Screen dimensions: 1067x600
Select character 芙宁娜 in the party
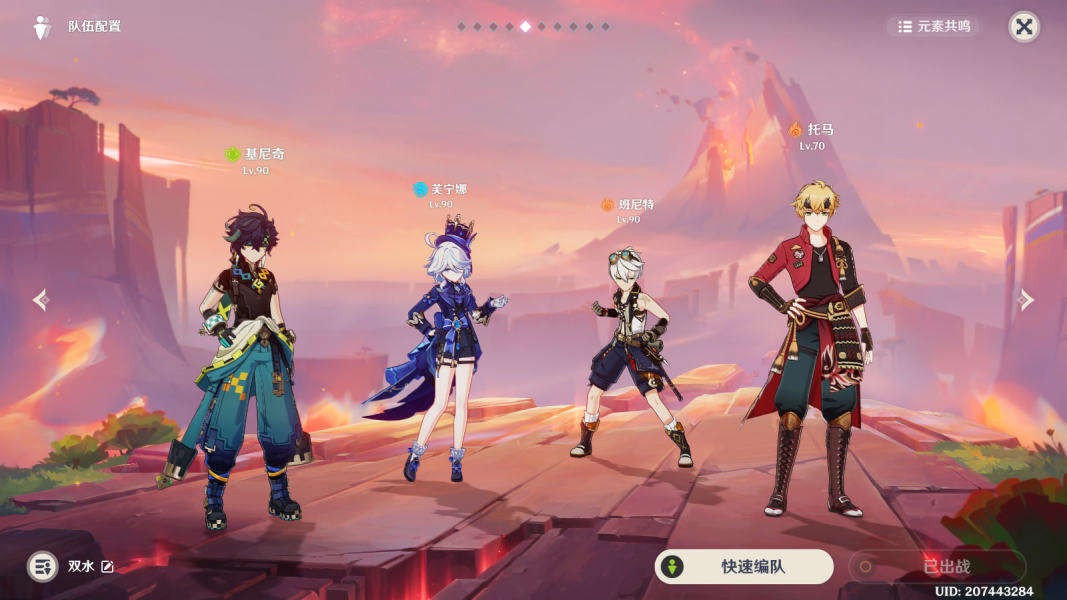coord(442,350)
